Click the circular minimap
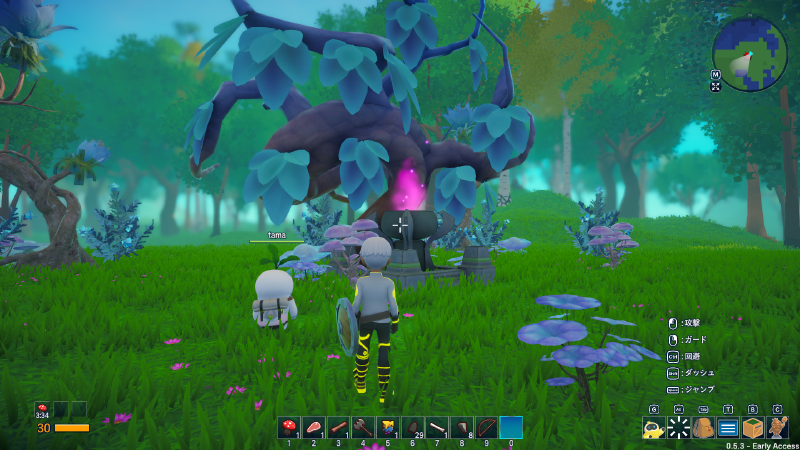Image resolution: width=800 pixels, height=450 pixels. click(750, 53)
